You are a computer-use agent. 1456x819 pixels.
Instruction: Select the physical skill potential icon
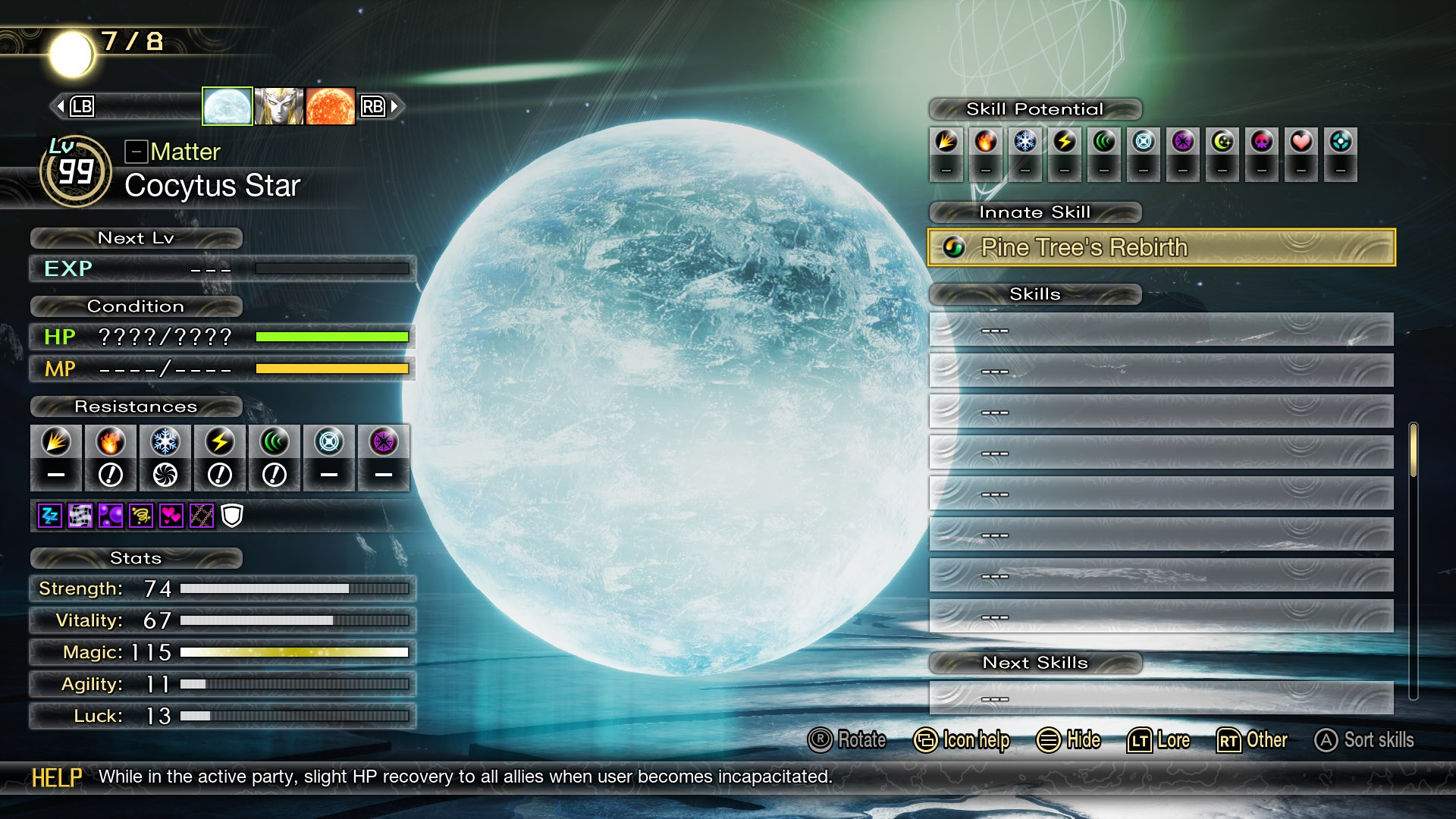point(946,142)
